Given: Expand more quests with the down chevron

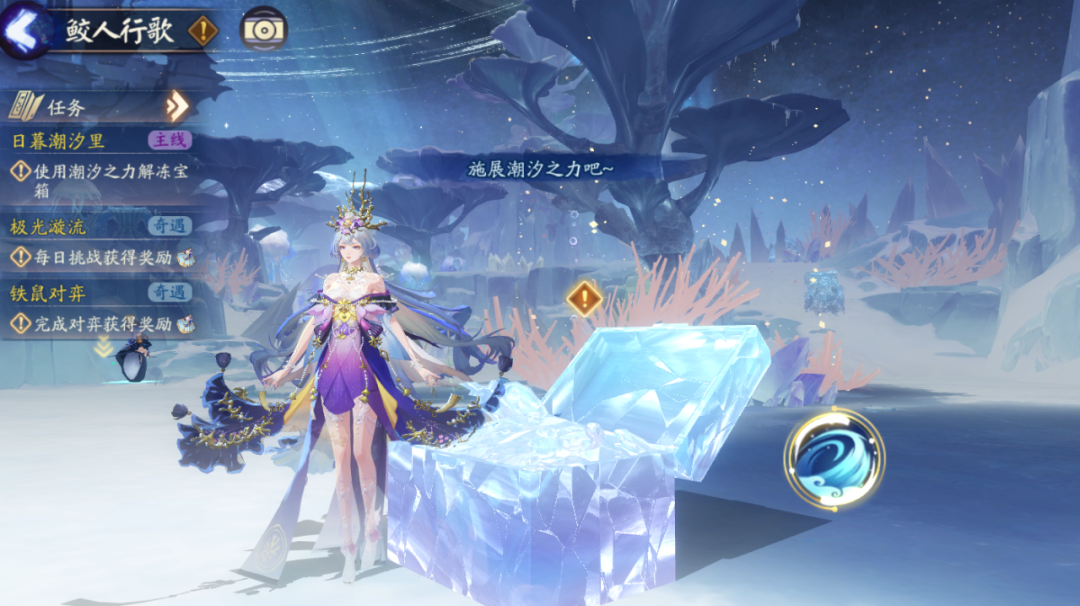Looking at the screenshot, I should click(103, 347).
